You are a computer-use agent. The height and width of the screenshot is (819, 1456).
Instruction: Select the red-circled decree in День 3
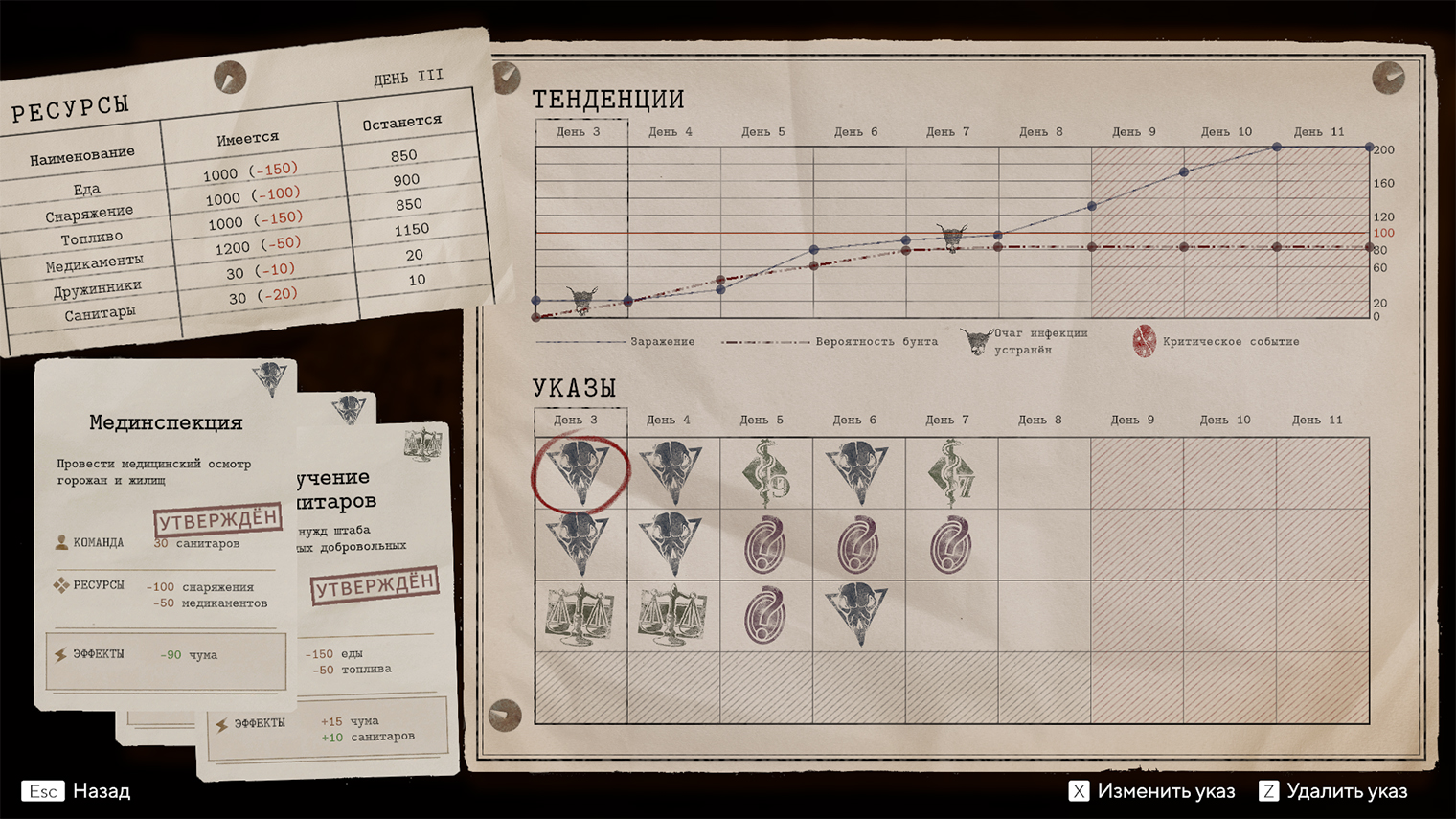click(x=580, y=472)
